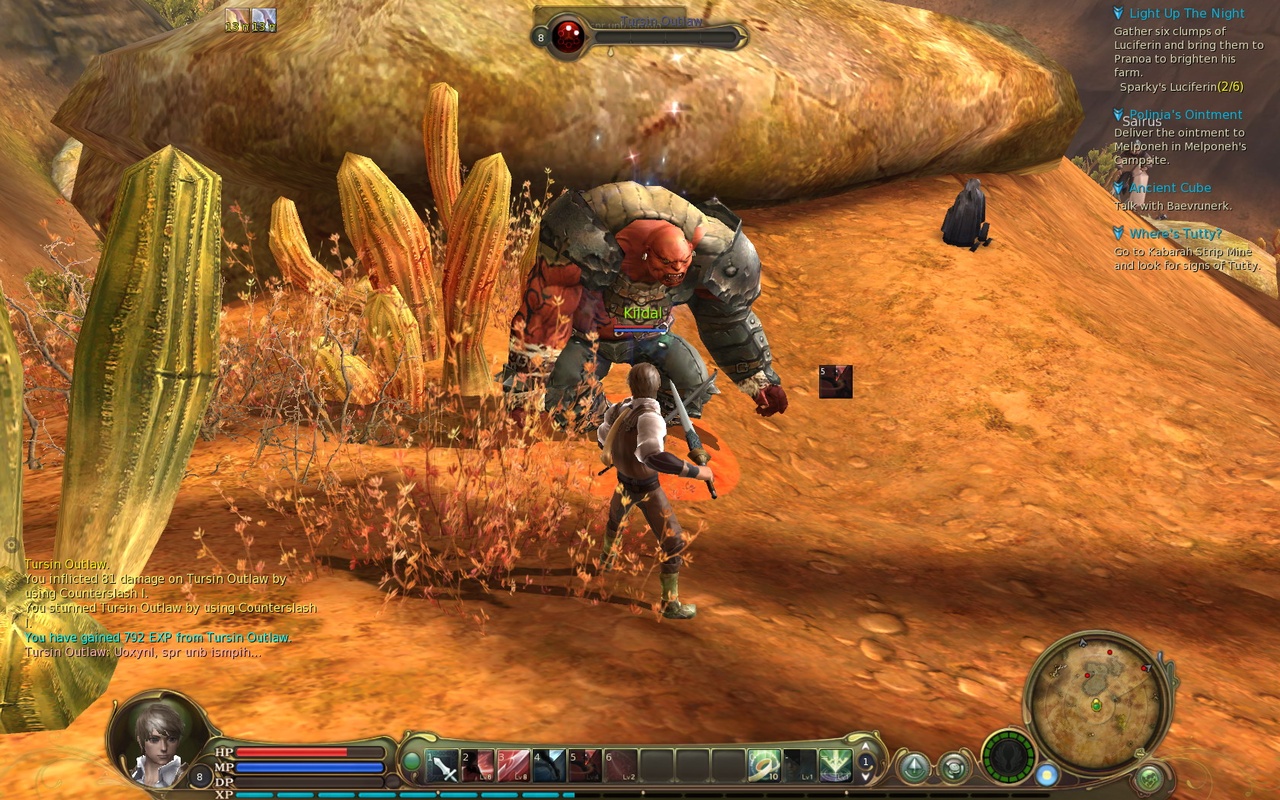Image resolution: width=1280 pixels, height=800 pixels.
Task: Click the bandage item icon showing quantity 10
Action: point(766,767)
